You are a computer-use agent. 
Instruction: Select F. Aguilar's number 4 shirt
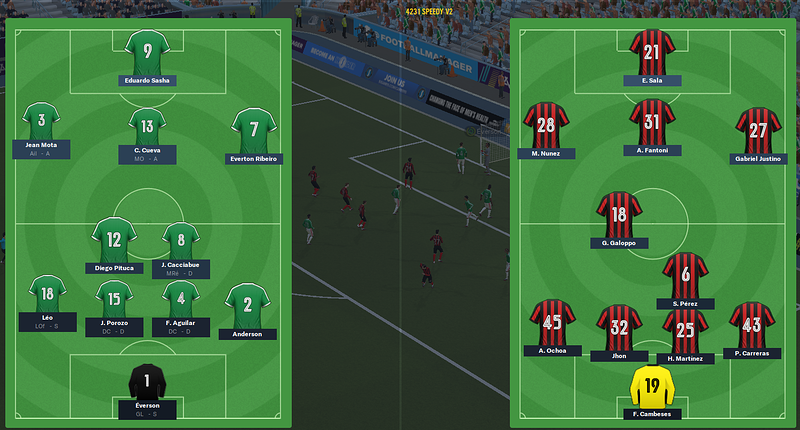tap(181, 300)
